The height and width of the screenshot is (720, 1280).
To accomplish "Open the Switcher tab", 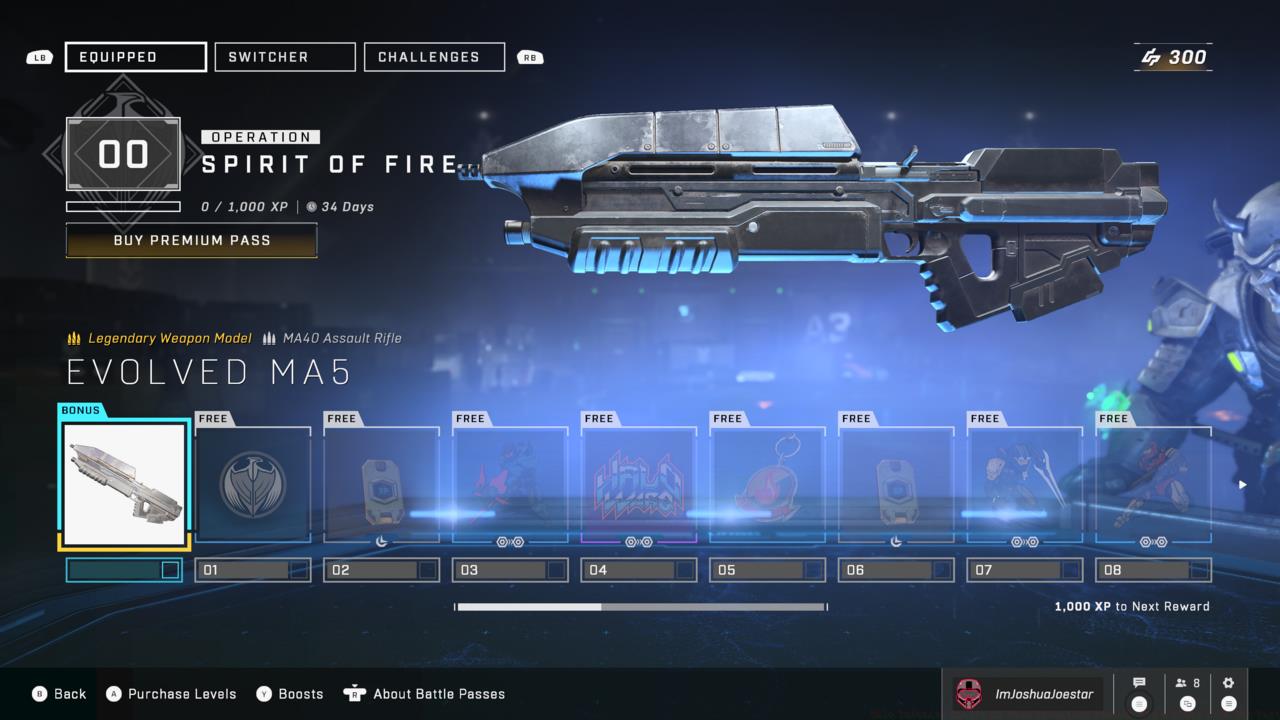I will (285, 57).
